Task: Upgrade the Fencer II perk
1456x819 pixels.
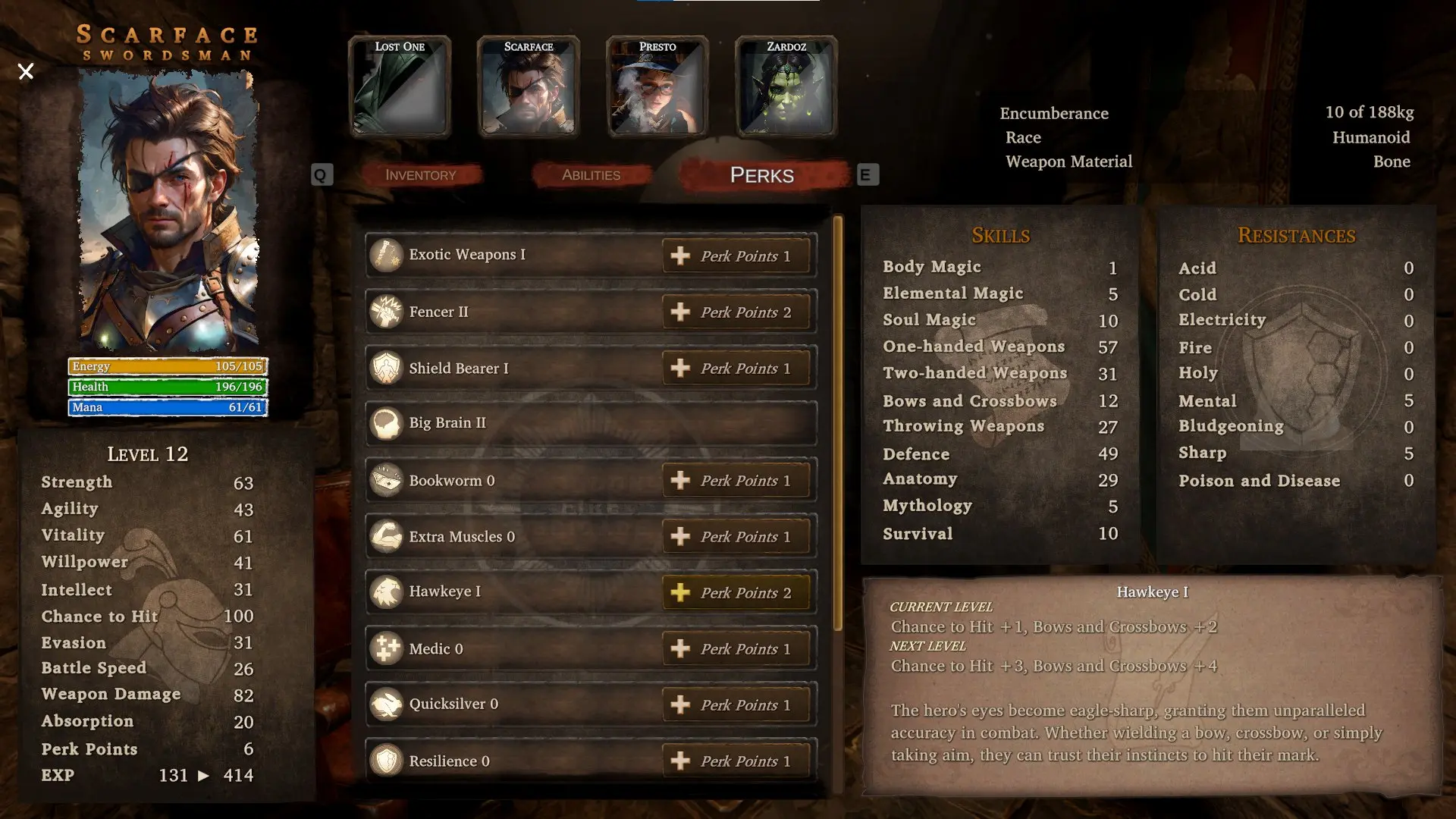Action: pos(736,312)
